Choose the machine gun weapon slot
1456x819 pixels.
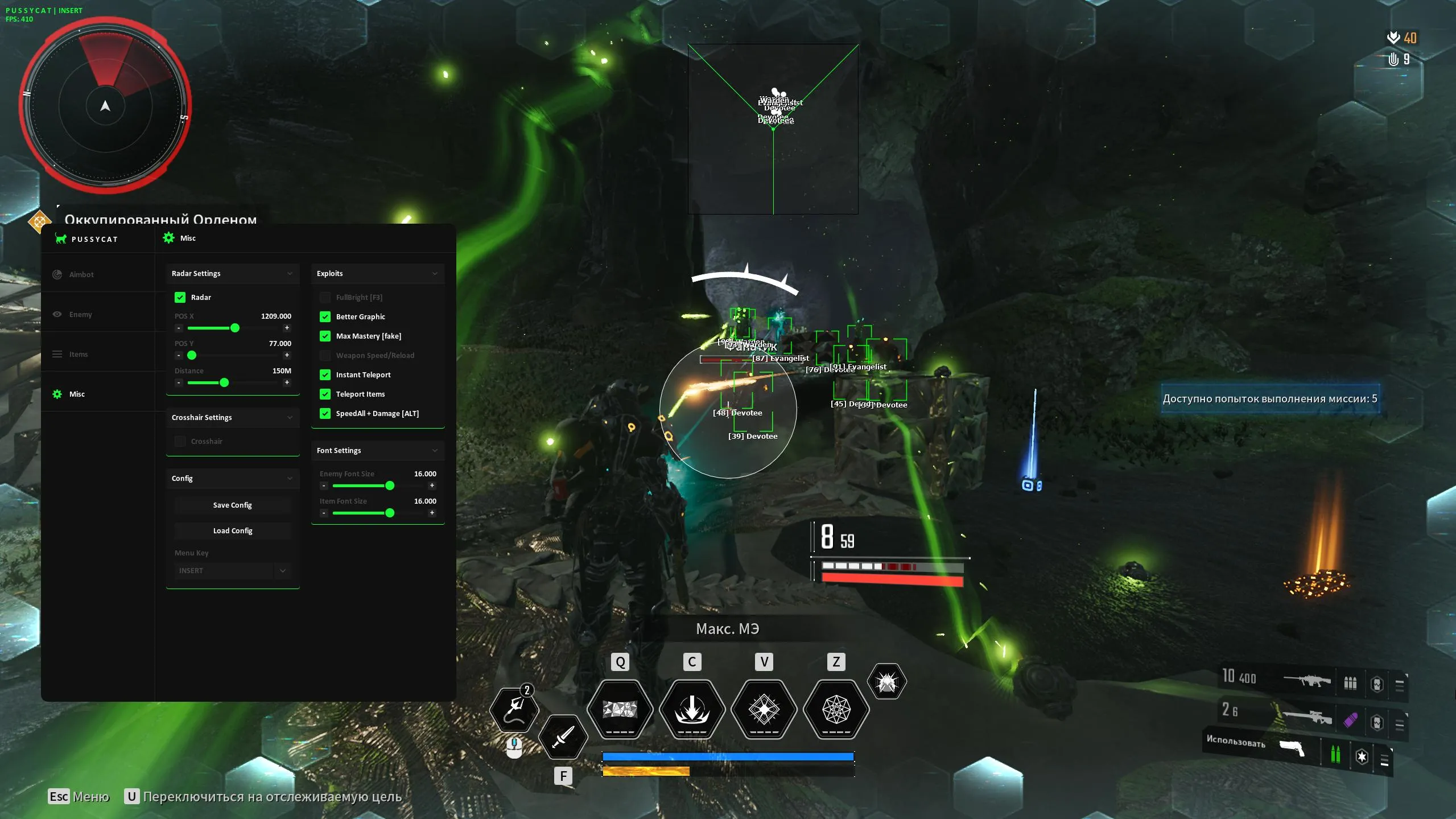(x=1307, y=681)
